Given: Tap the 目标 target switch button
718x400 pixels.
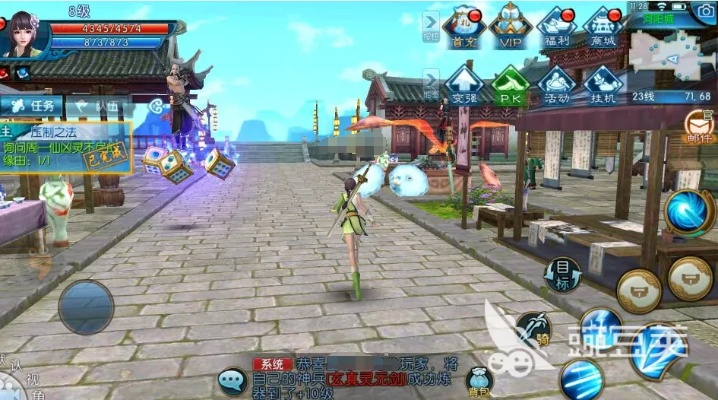Looking at the screenshot, I should [563, 272].
